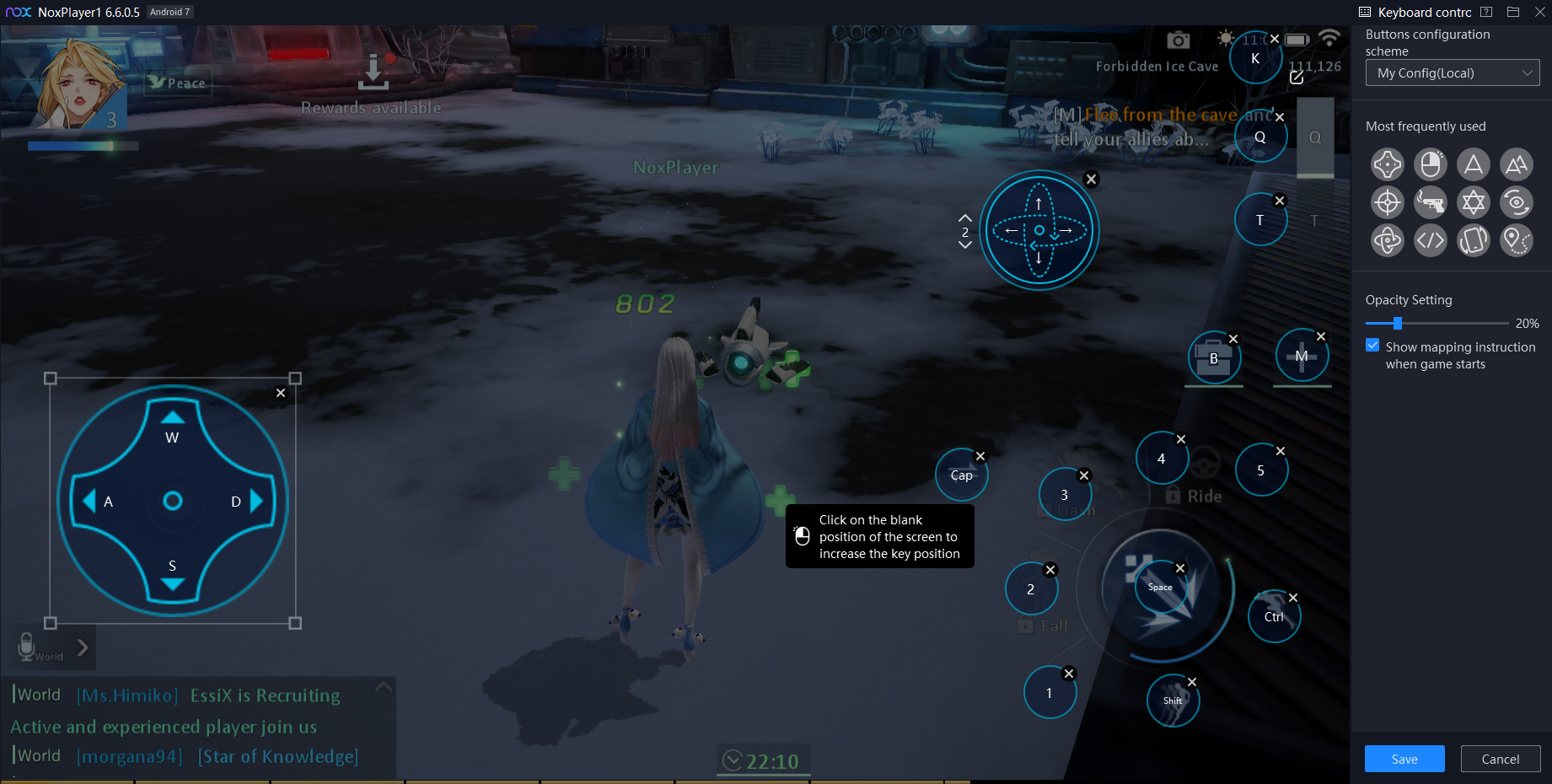The width and height of the screenshot is (1552, 784).
Task: Save the keyboard mapping configuration
Action: pyautogui.click(x=1404, y=759)
